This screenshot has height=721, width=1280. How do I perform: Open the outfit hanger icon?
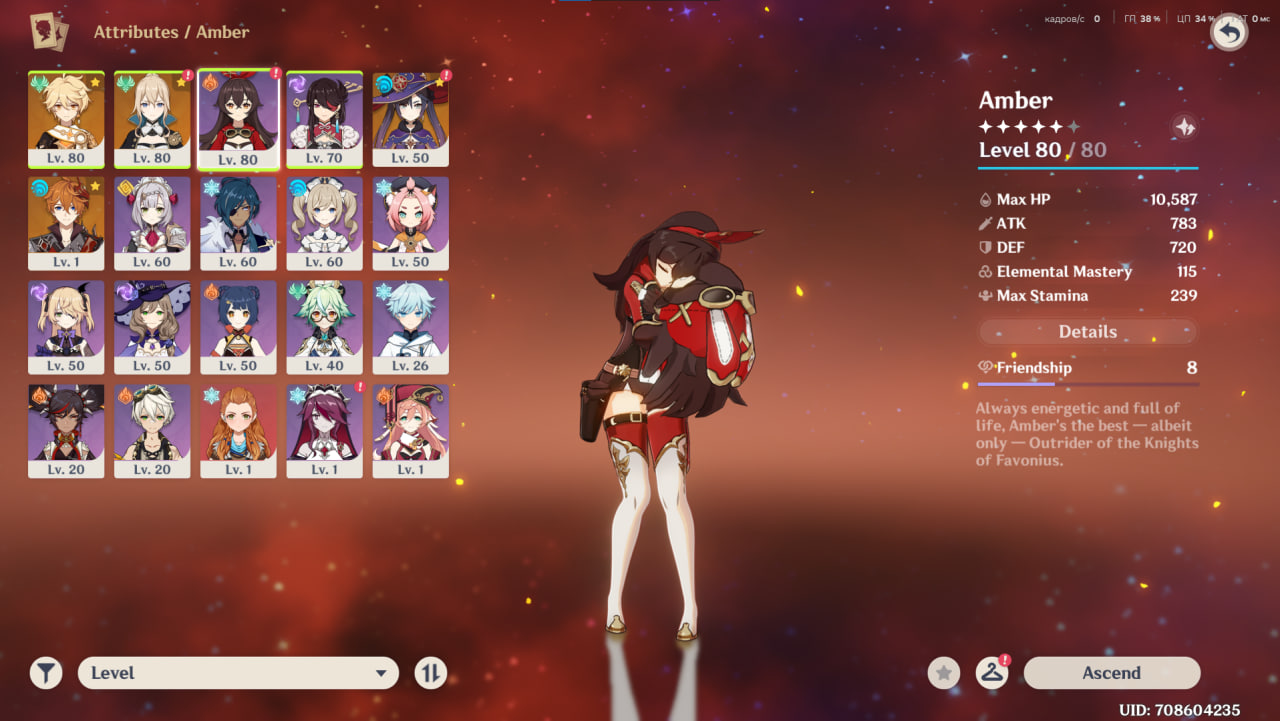991,673
